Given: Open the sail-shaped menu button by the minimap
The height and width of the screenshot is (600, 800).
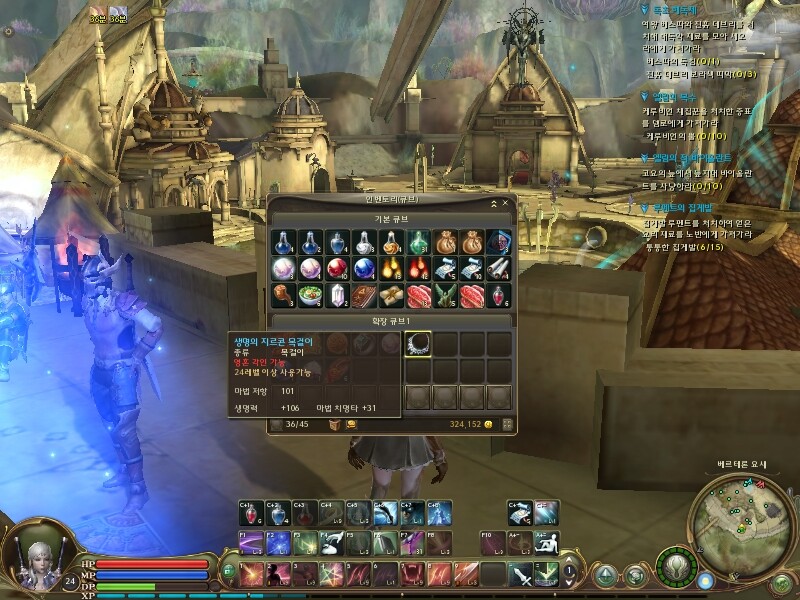Looking at the screenshot, I should (x=606, y=575).
